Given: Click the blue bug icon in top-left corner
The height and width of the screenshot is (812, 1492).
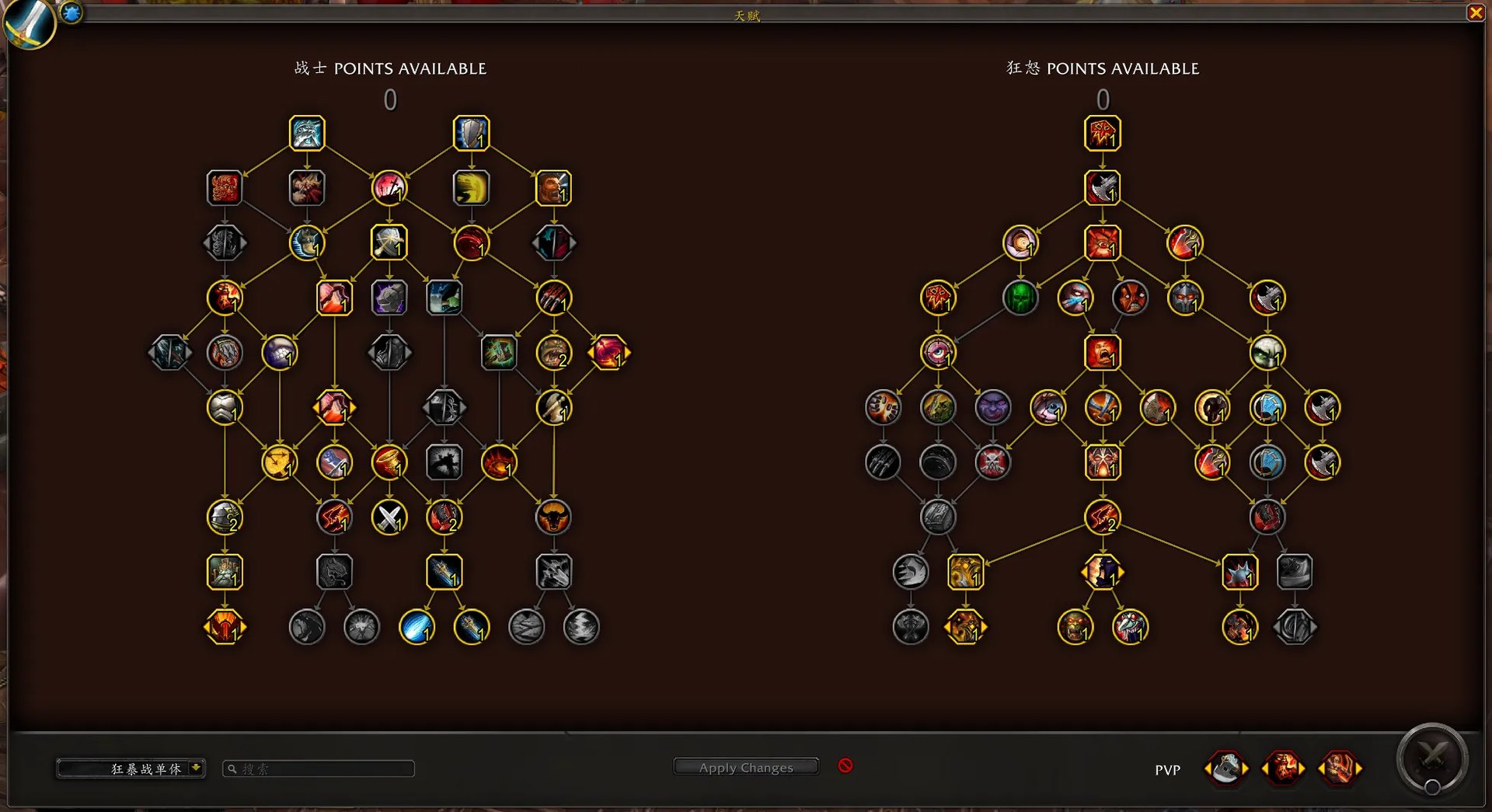Looking at the screenshot, I should coord(71,12).
